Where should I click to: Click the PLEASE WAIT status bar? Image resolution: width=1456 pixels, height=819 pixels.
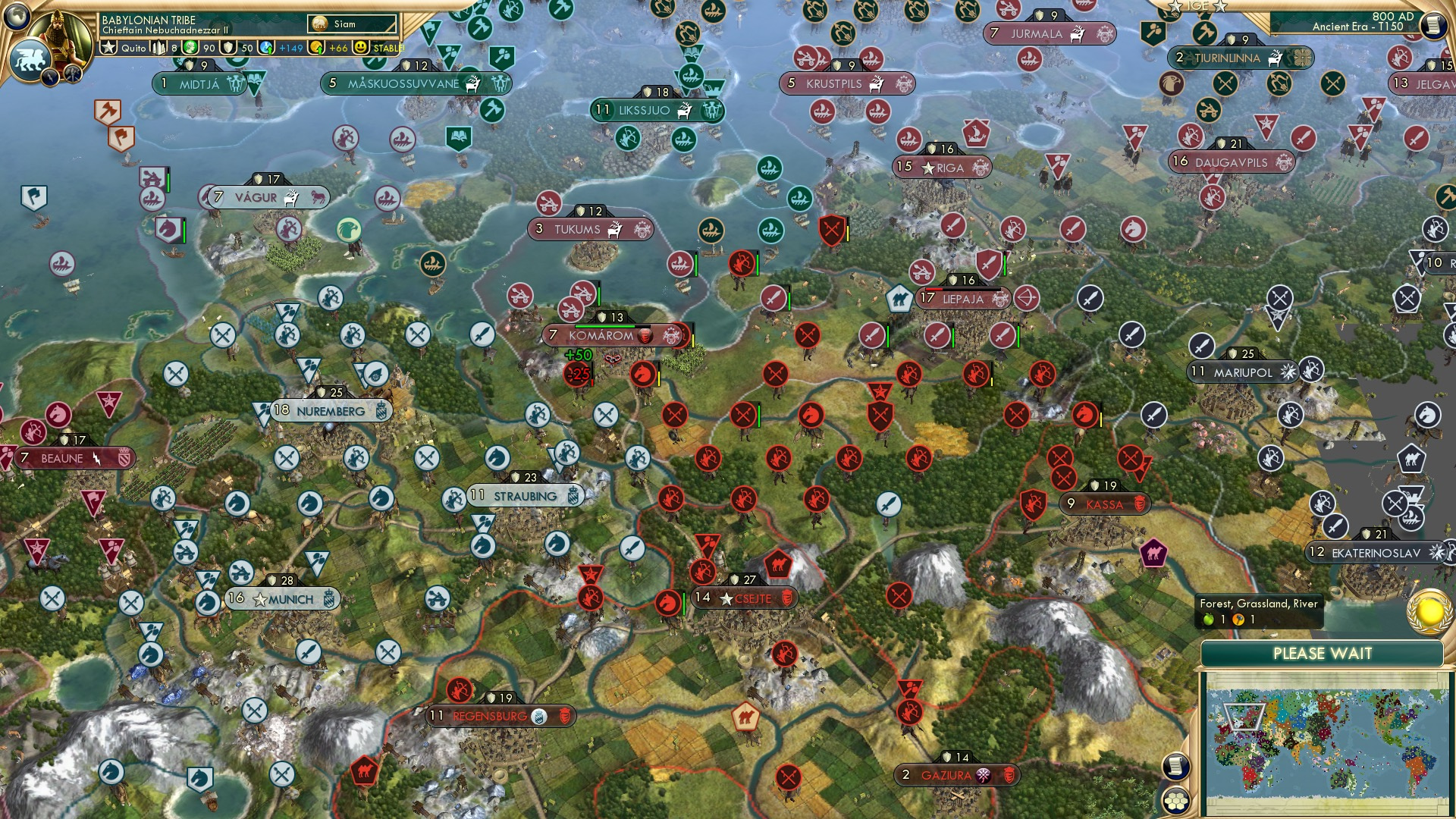pyautogui.click(x=1323, y=653)
